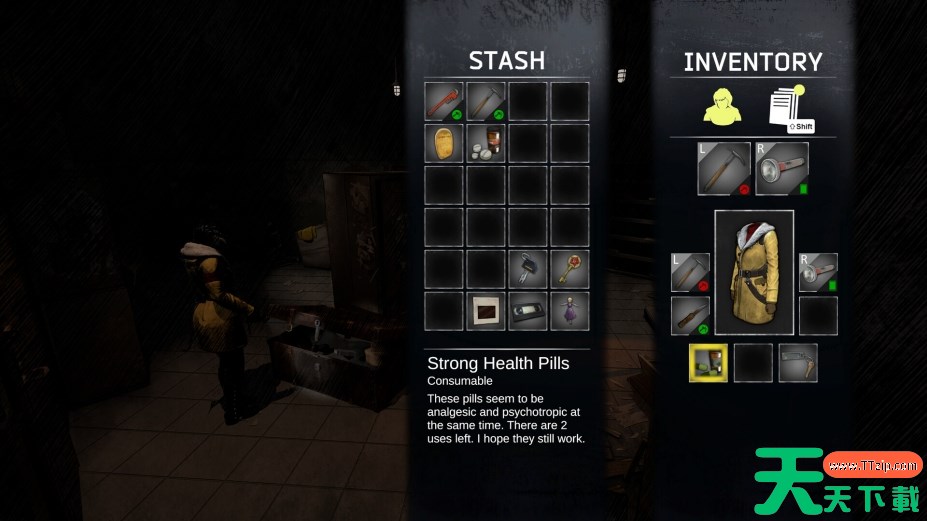Choose the screwdriver slot in inventory
This screenshot has width=927, height=521.
pyautogui.click(x=690, y=316)
